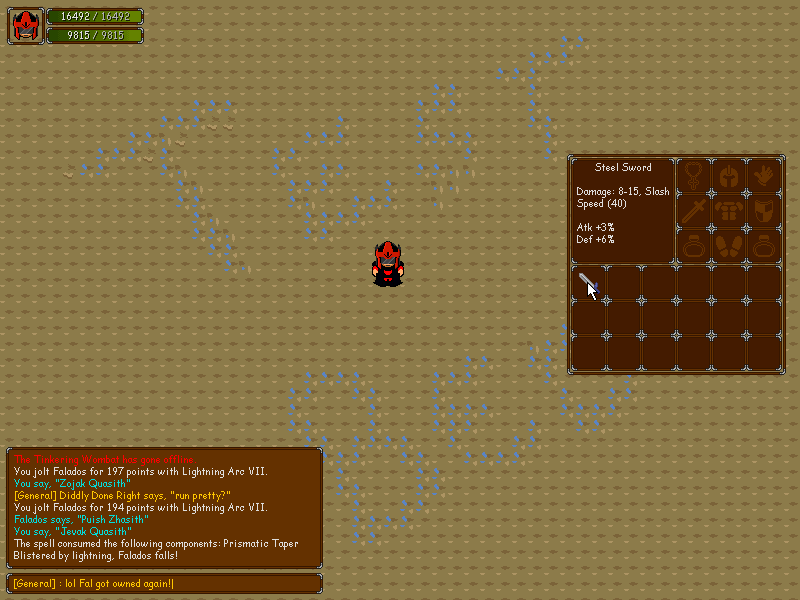The image size is (800, 600).
Task: Open the sword weapon equipment slot
Action: click(694, 211)
